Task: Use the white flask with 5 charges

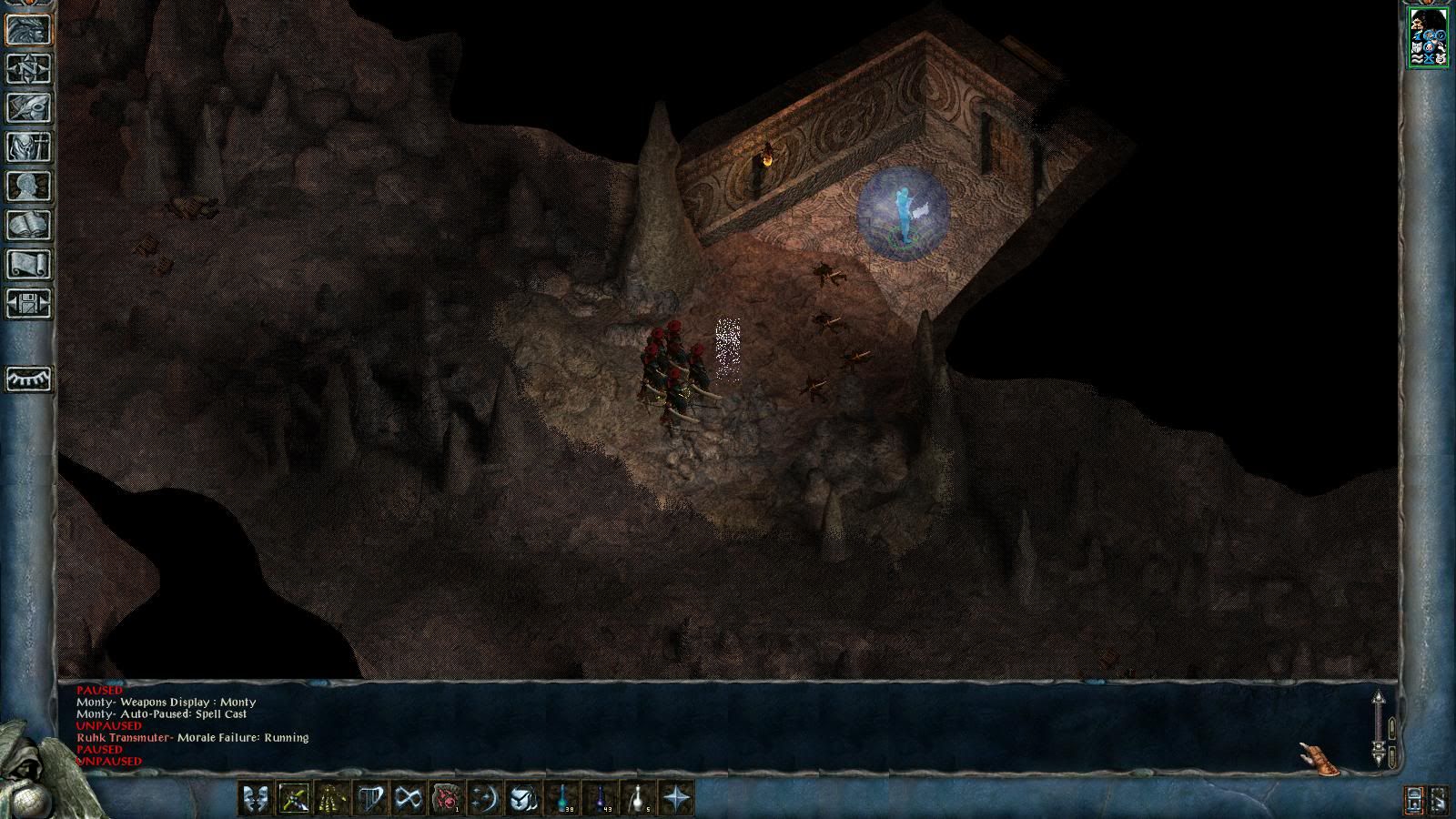Action: 638,799
